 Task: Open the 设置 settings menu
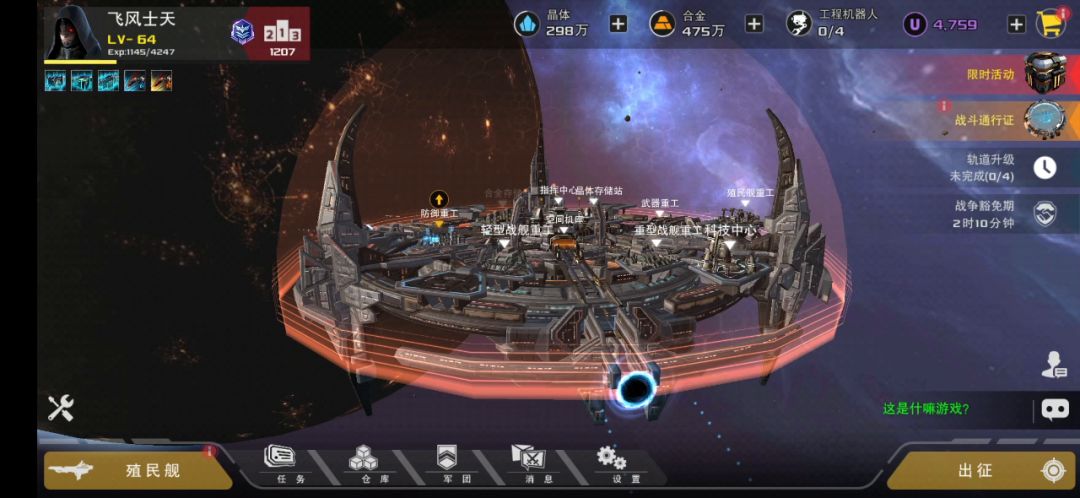(612, 465)
